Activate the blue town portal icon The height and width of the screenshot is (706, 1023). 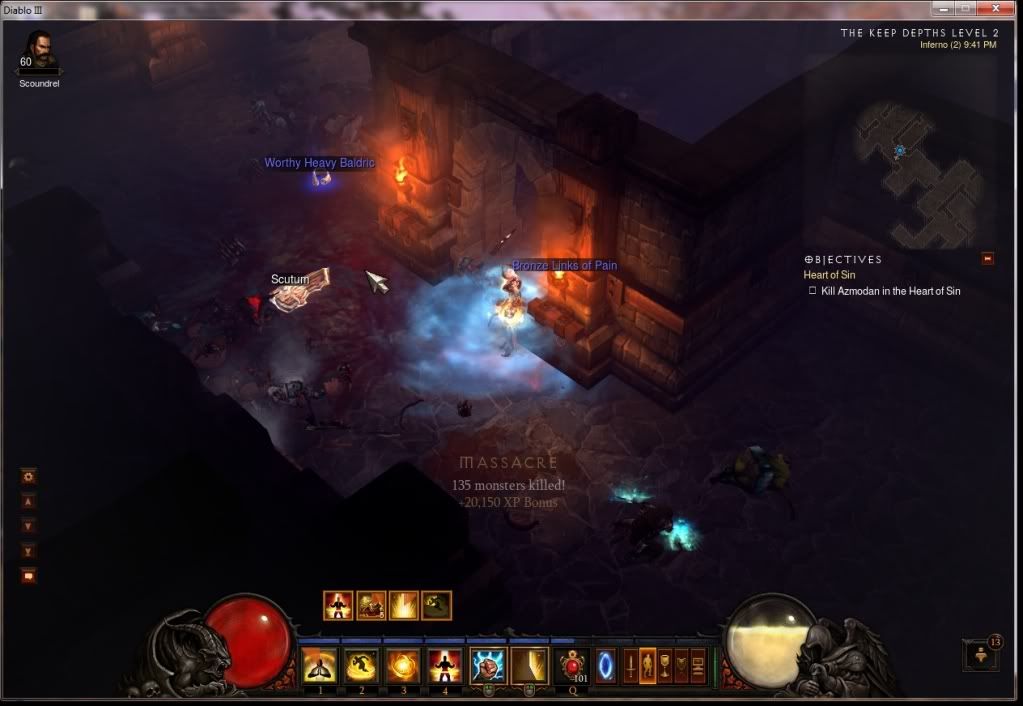pyautogui.click(x=606, y=665)
